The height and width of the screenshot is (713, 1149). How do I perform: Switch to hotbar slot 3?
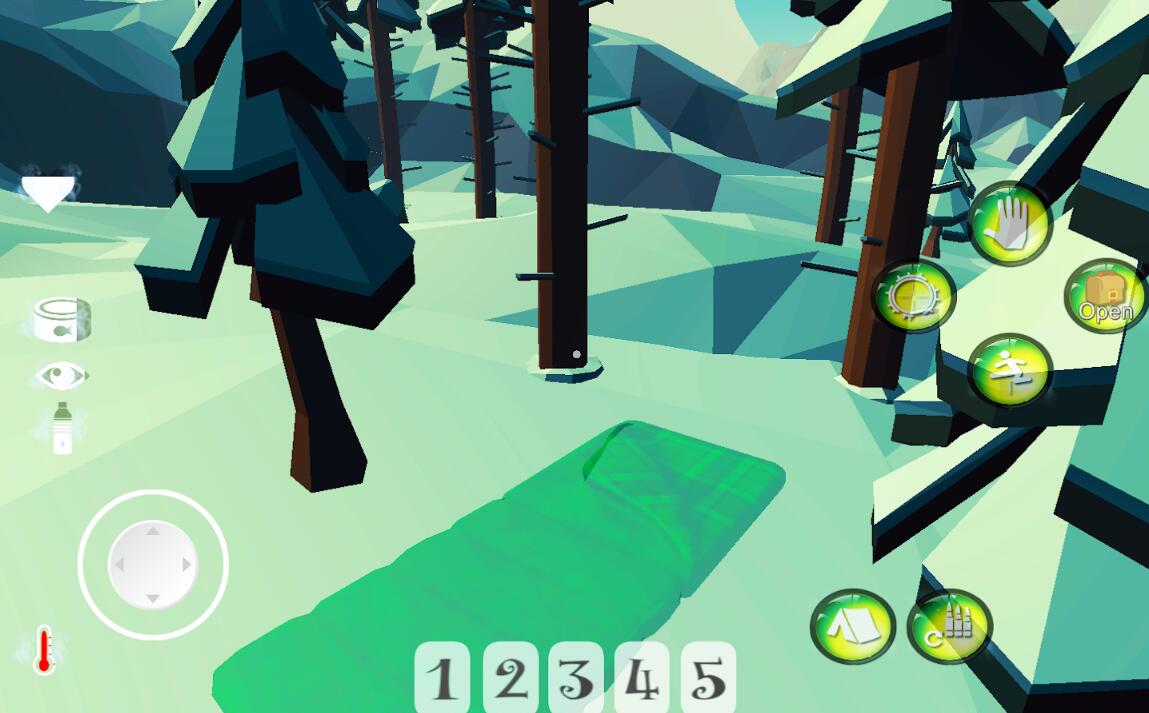[576, 677]
